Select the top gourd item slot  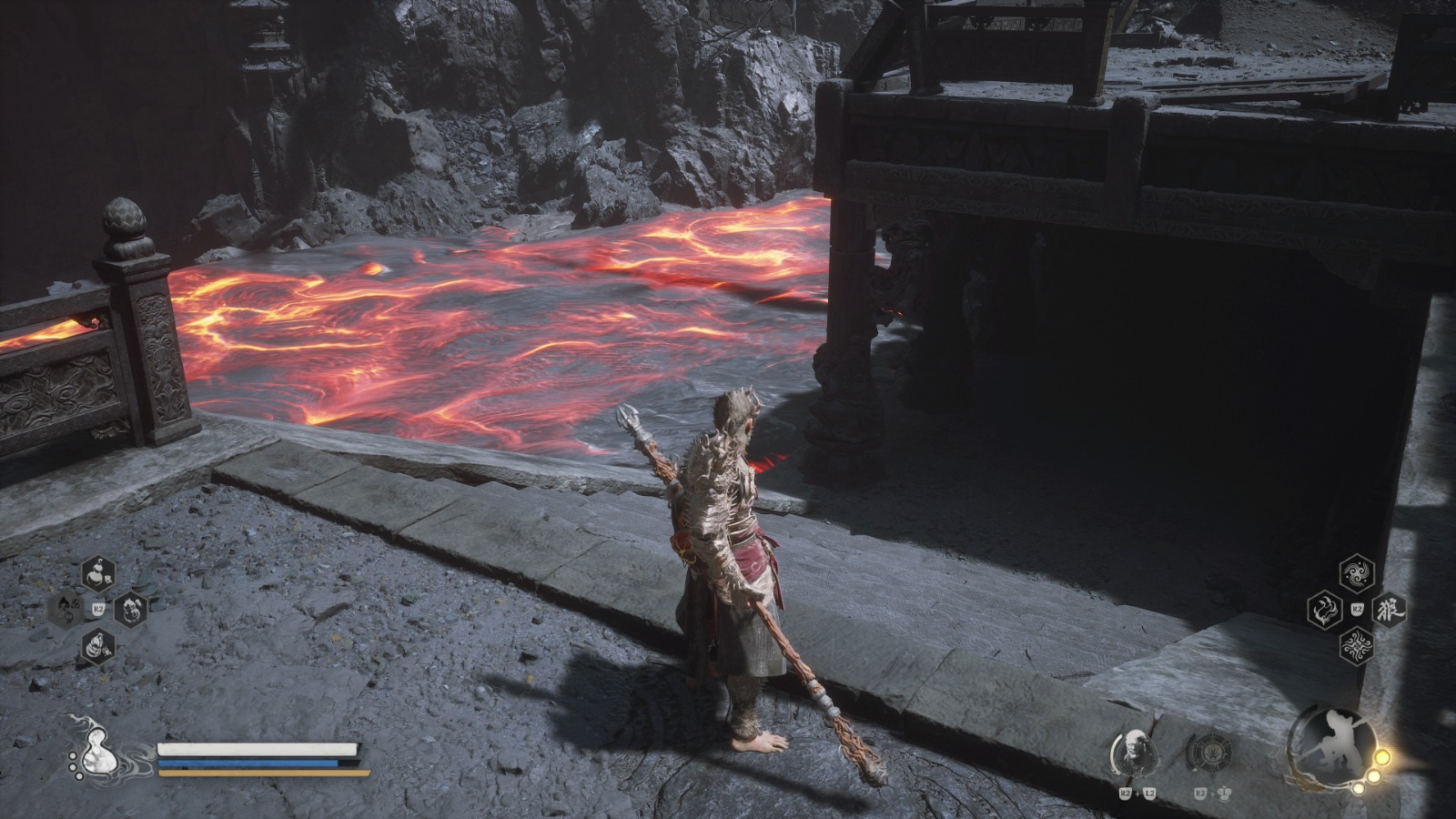(x=98, y=573)
